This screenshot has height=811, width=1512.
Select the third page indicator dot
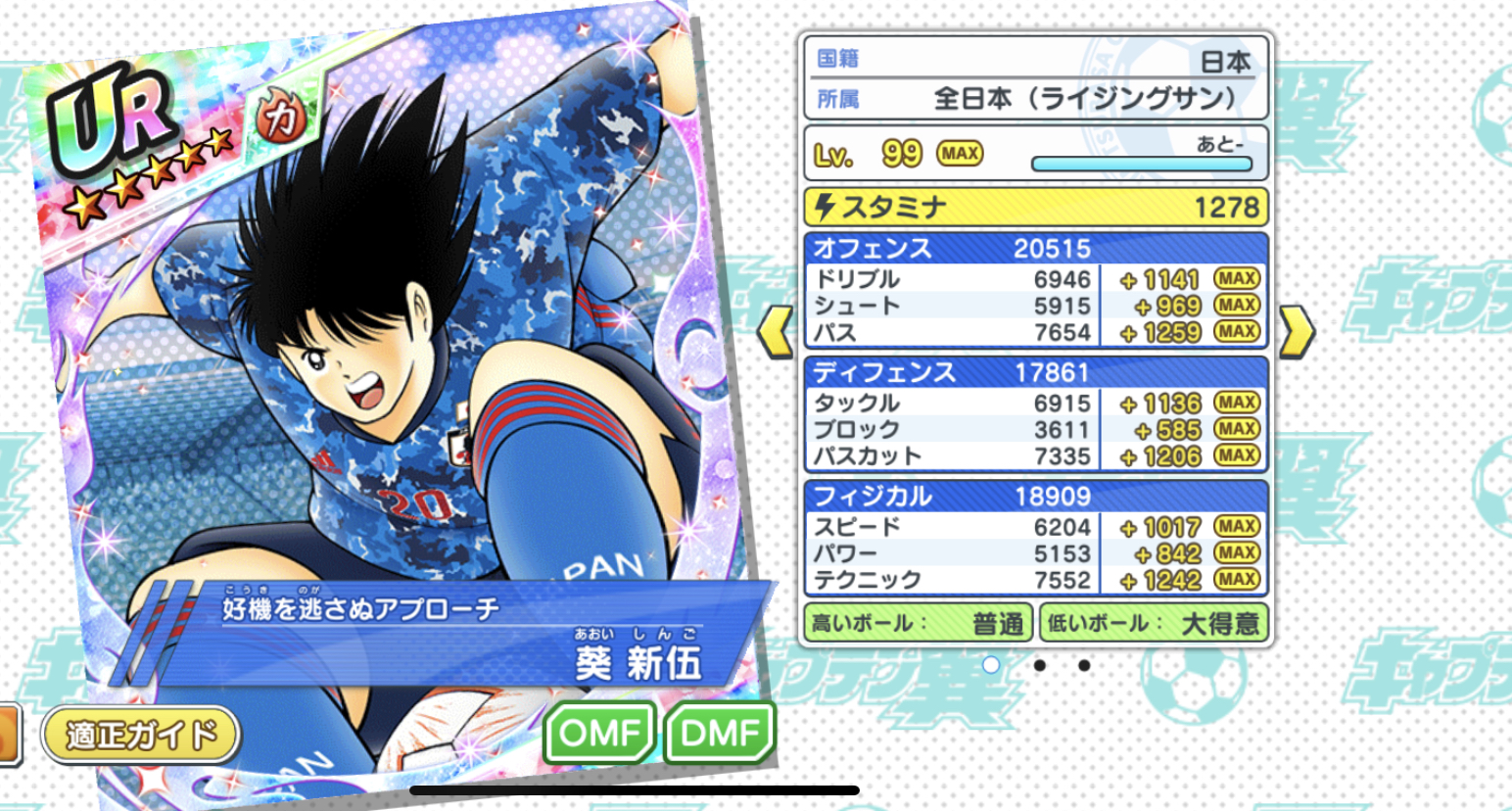1083,666
